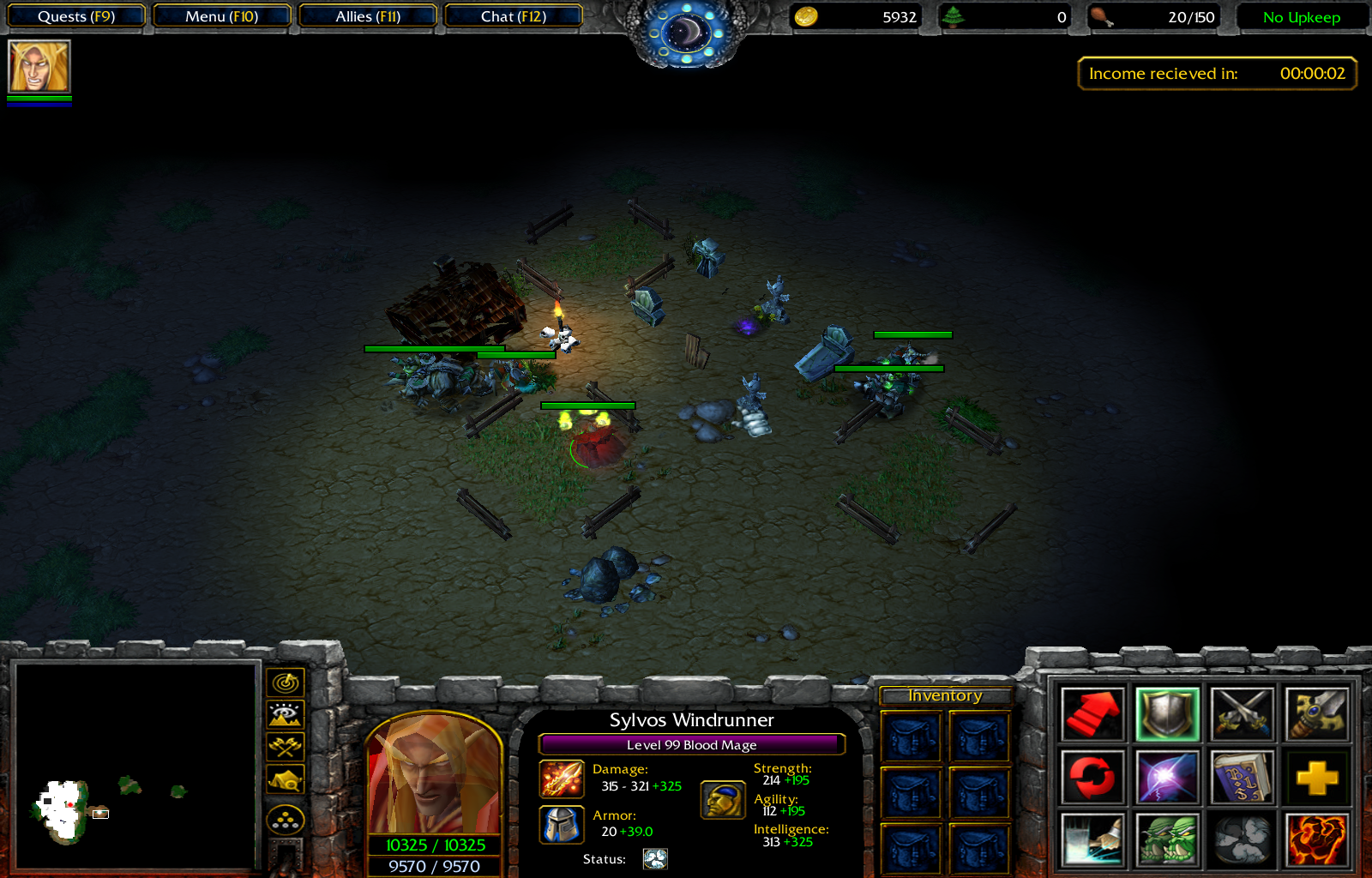Open the Chat window
The image size is (1372, 878).
[x=513, y=15]
